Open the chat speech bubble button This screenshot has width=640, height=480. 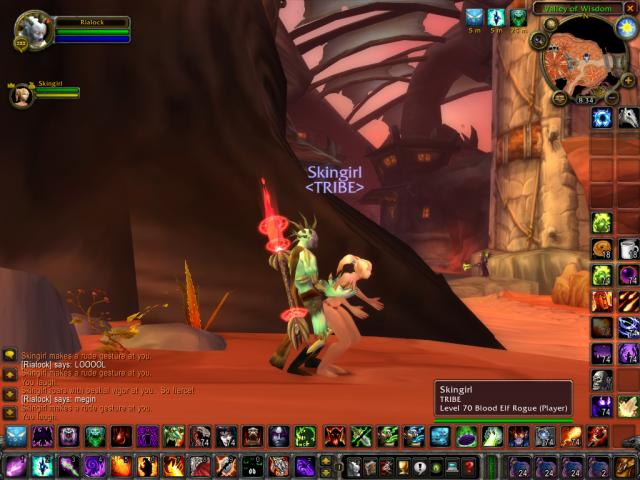point(9,354)
